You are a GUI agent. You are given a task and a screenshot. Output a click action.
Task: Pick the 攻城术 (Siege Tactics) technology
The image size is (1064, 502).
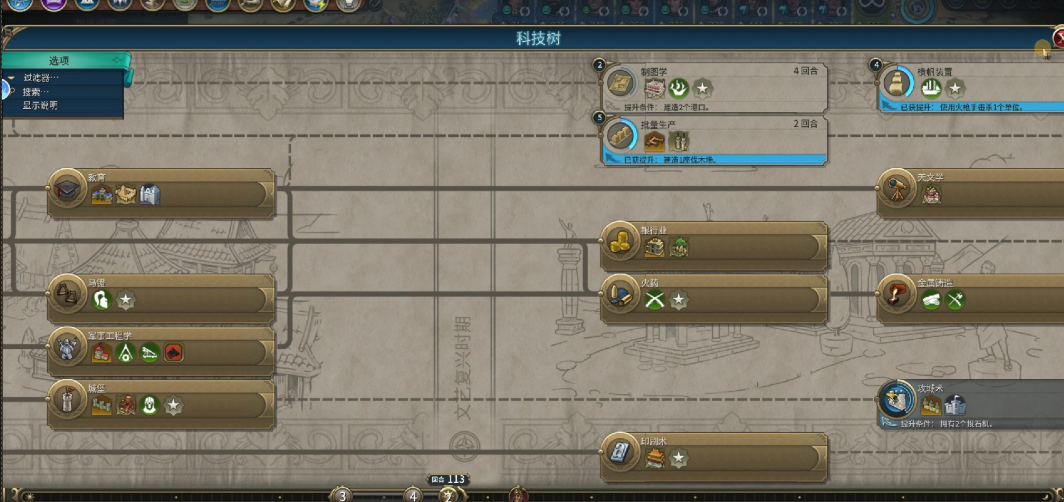click(970, 404)
